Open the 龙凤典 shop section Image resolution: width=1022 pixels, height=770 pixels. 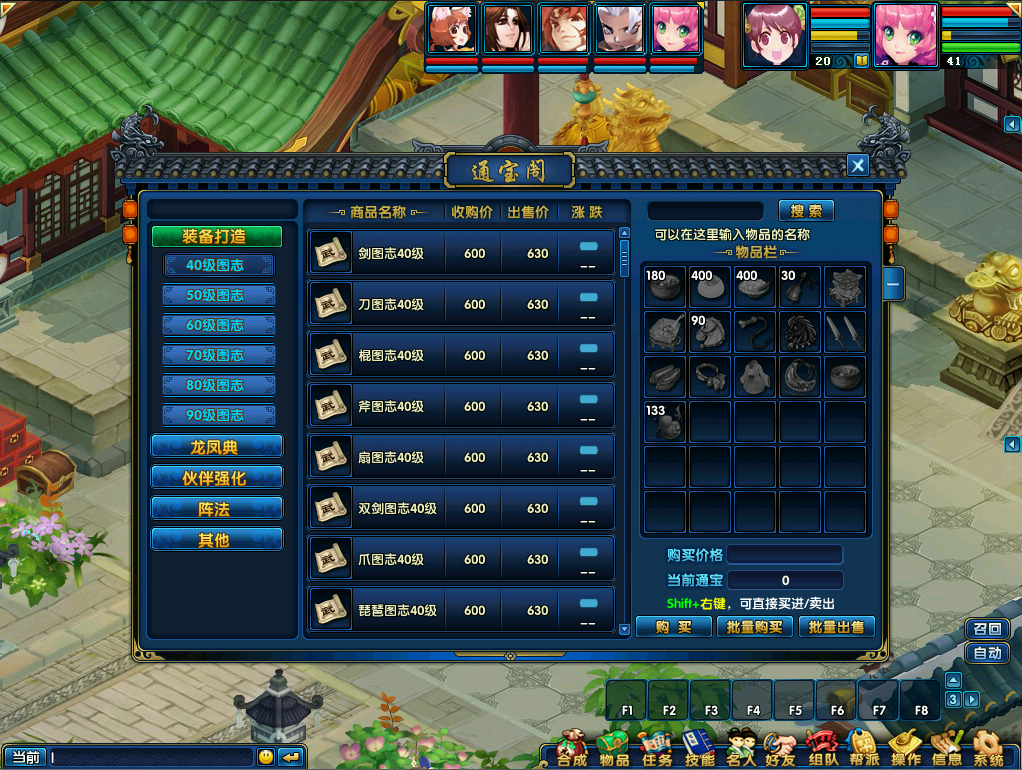click(x=217, y=447)
